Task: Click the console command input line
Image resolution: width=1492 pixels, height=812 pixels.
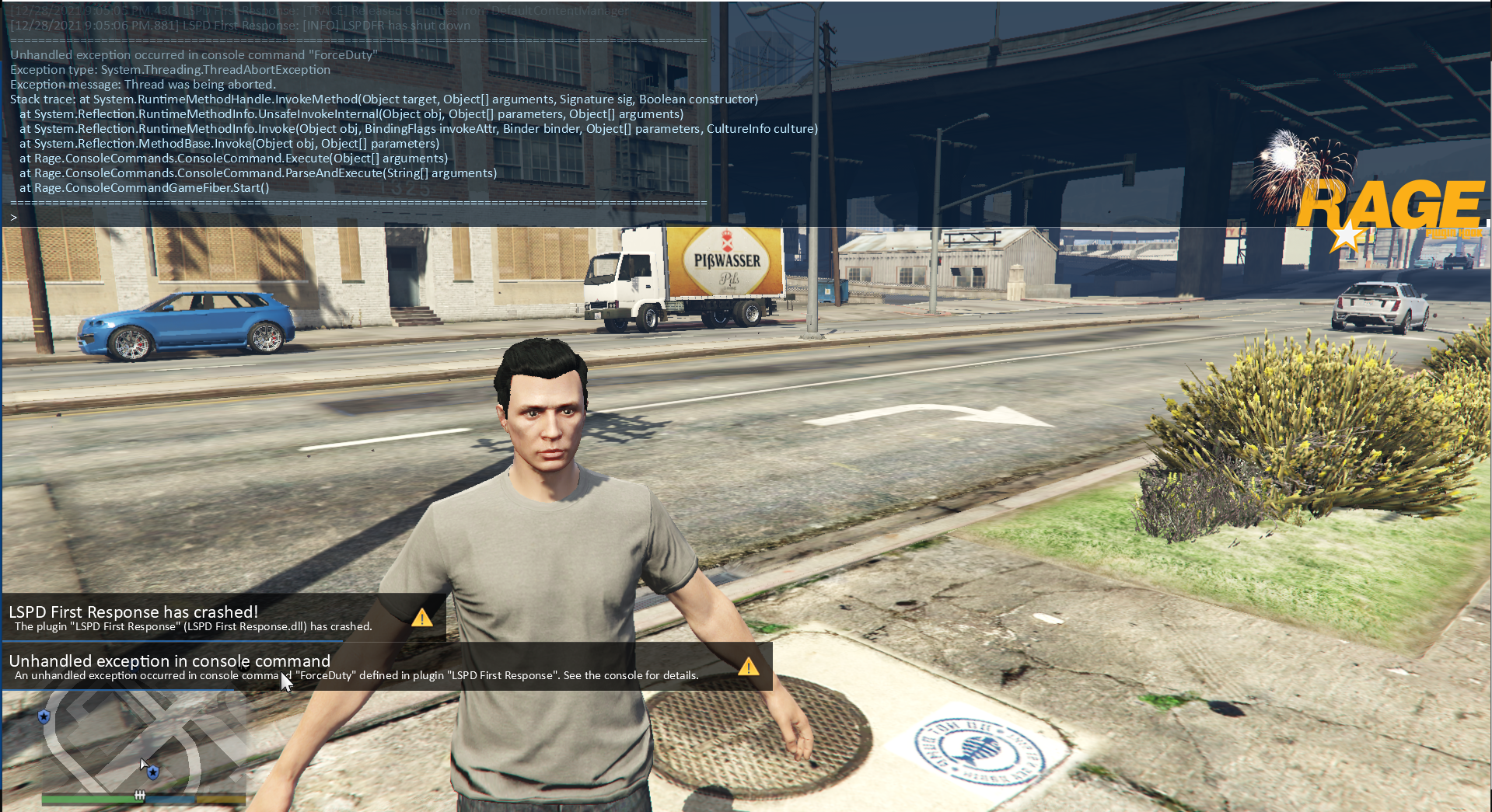Action: pos(358,218)
